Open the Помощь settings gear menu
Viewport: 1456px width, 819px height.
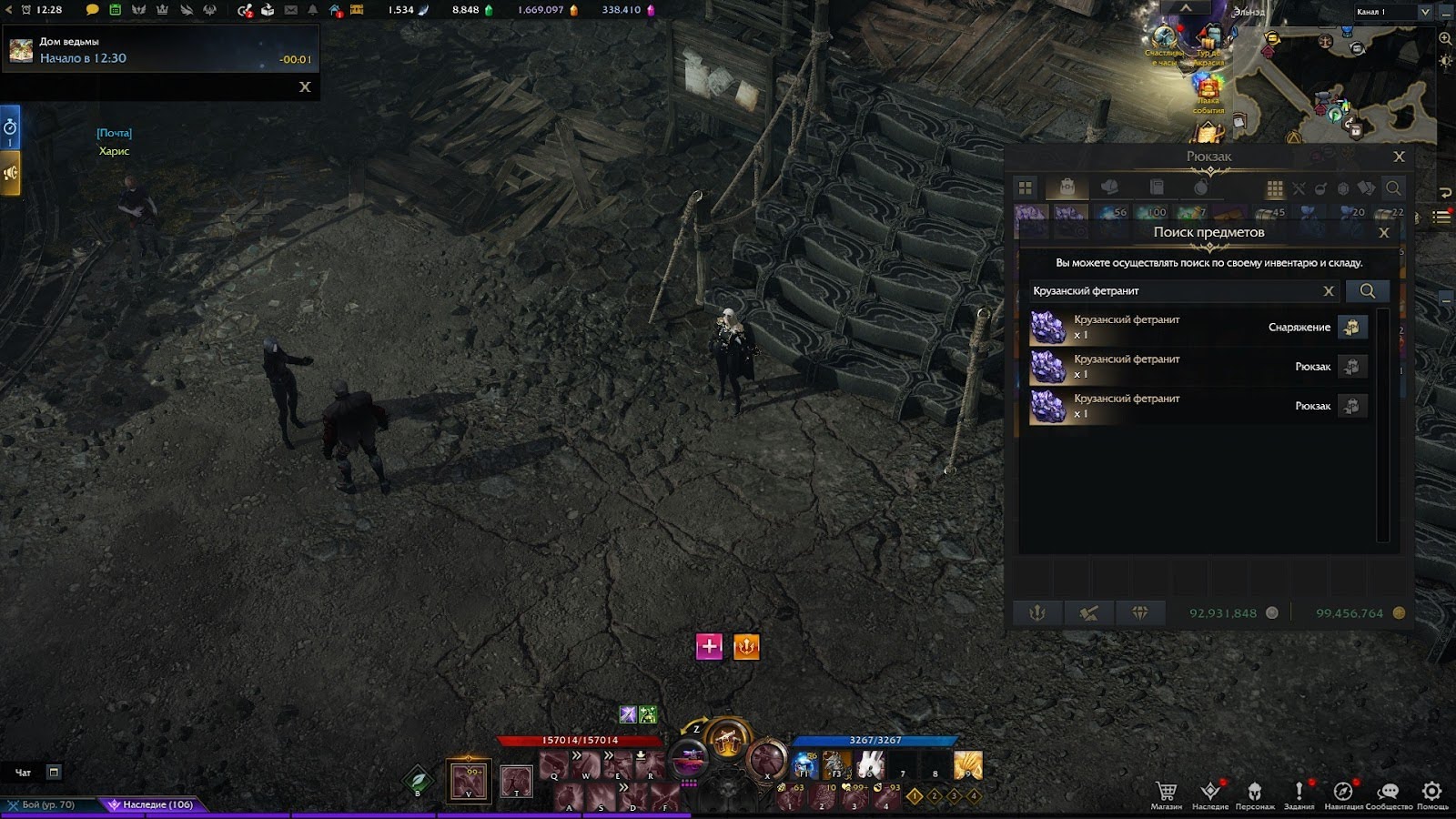[1431, 794]
